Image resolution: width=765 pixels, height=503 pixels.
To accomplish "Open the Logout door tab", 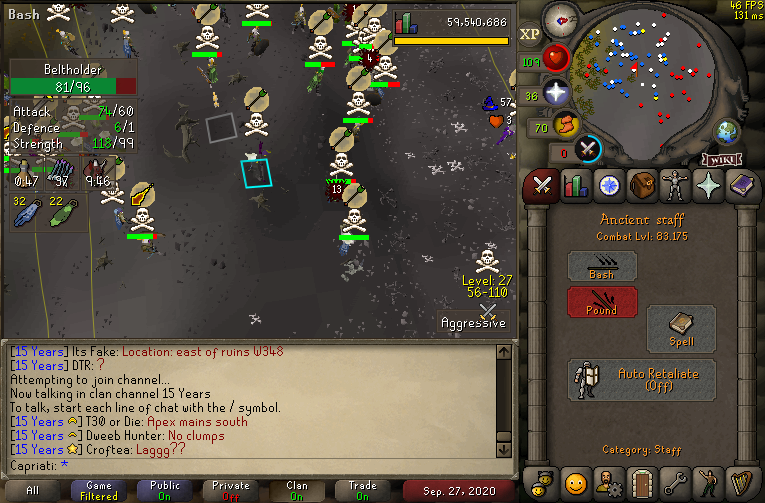I will (x=642, y=481).
